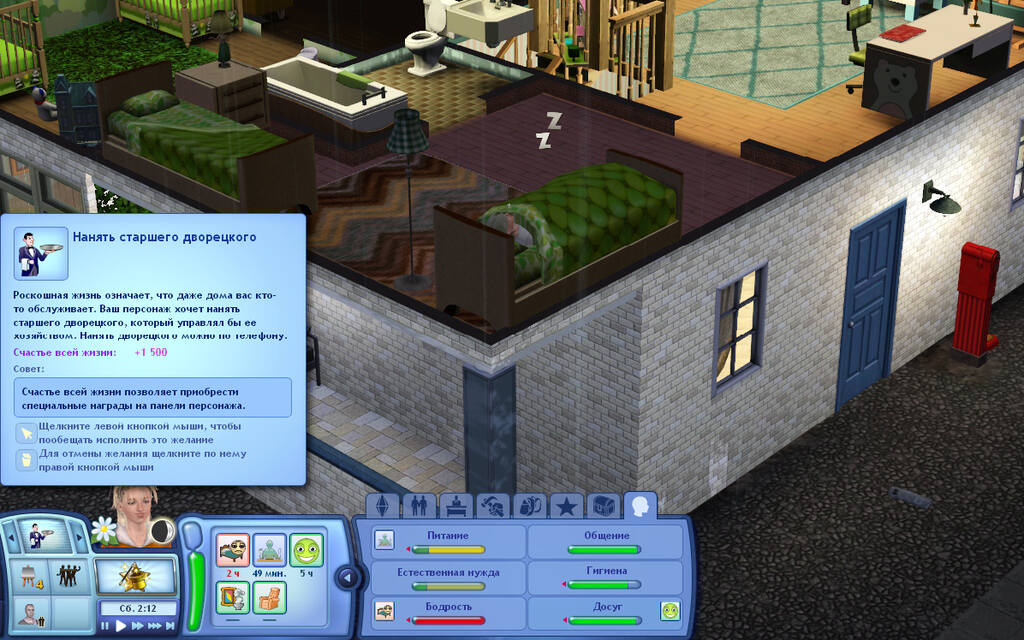Set game speed to normal play
The image size is (1024, 640).
point(122,626)
